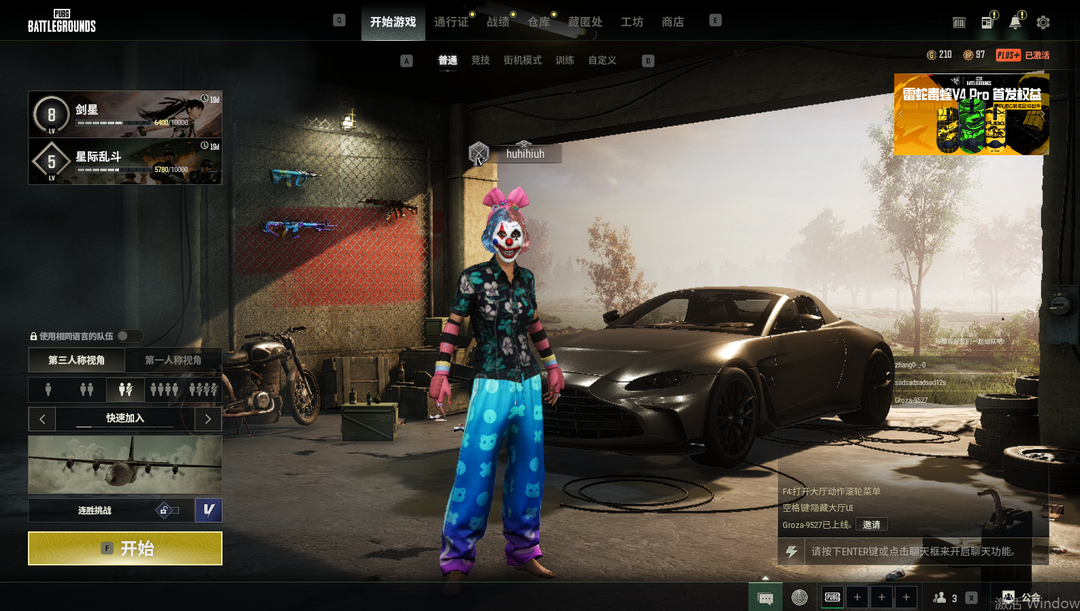Screen dimensions: 1080x611
Task: Choose 第一人称视角 first-person perspective
Action: point(173,360)
